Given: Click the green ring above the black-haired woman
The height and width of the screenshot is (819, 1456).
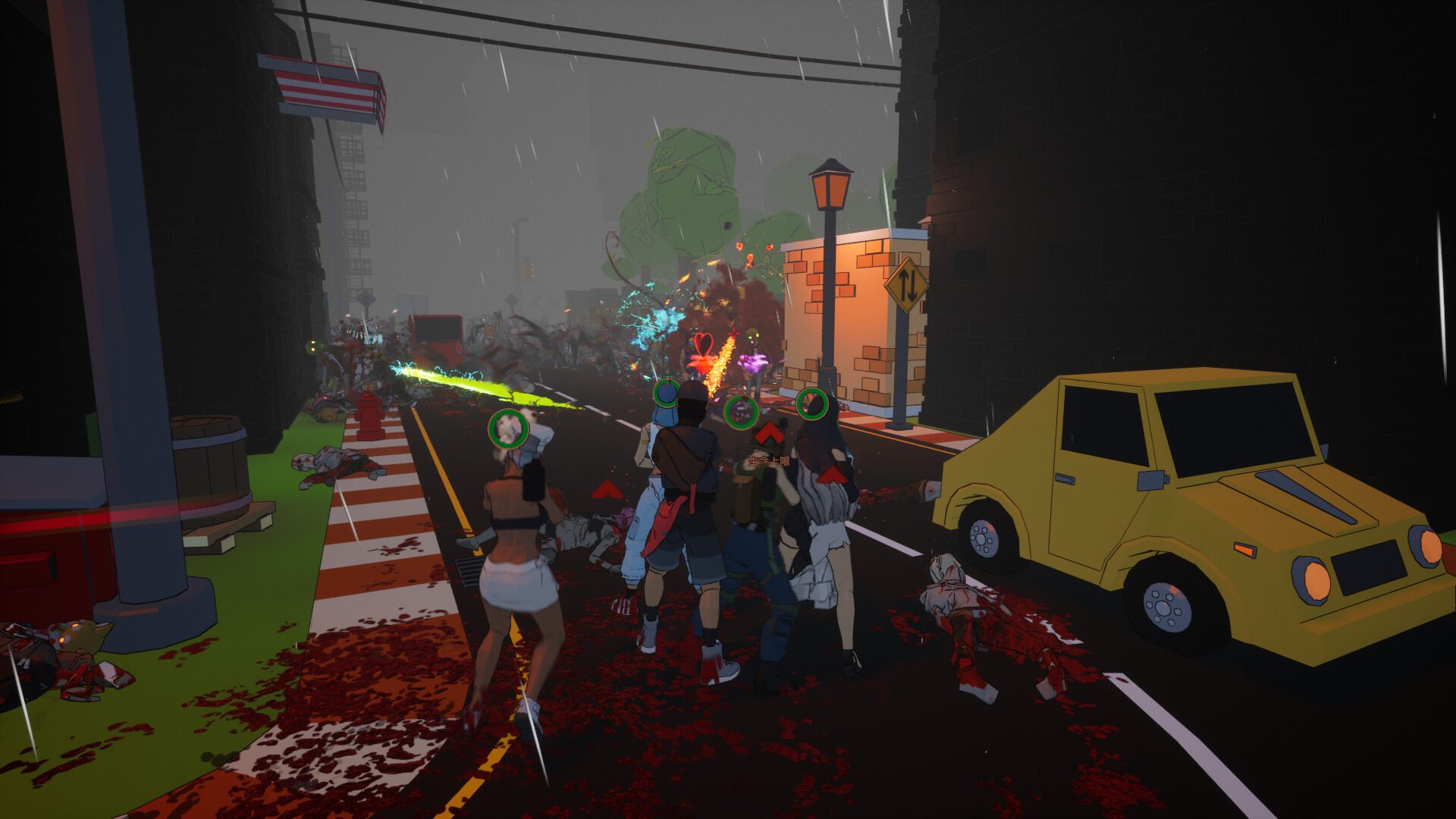Looking at the screenshot, I should click(x=814, y=404).
